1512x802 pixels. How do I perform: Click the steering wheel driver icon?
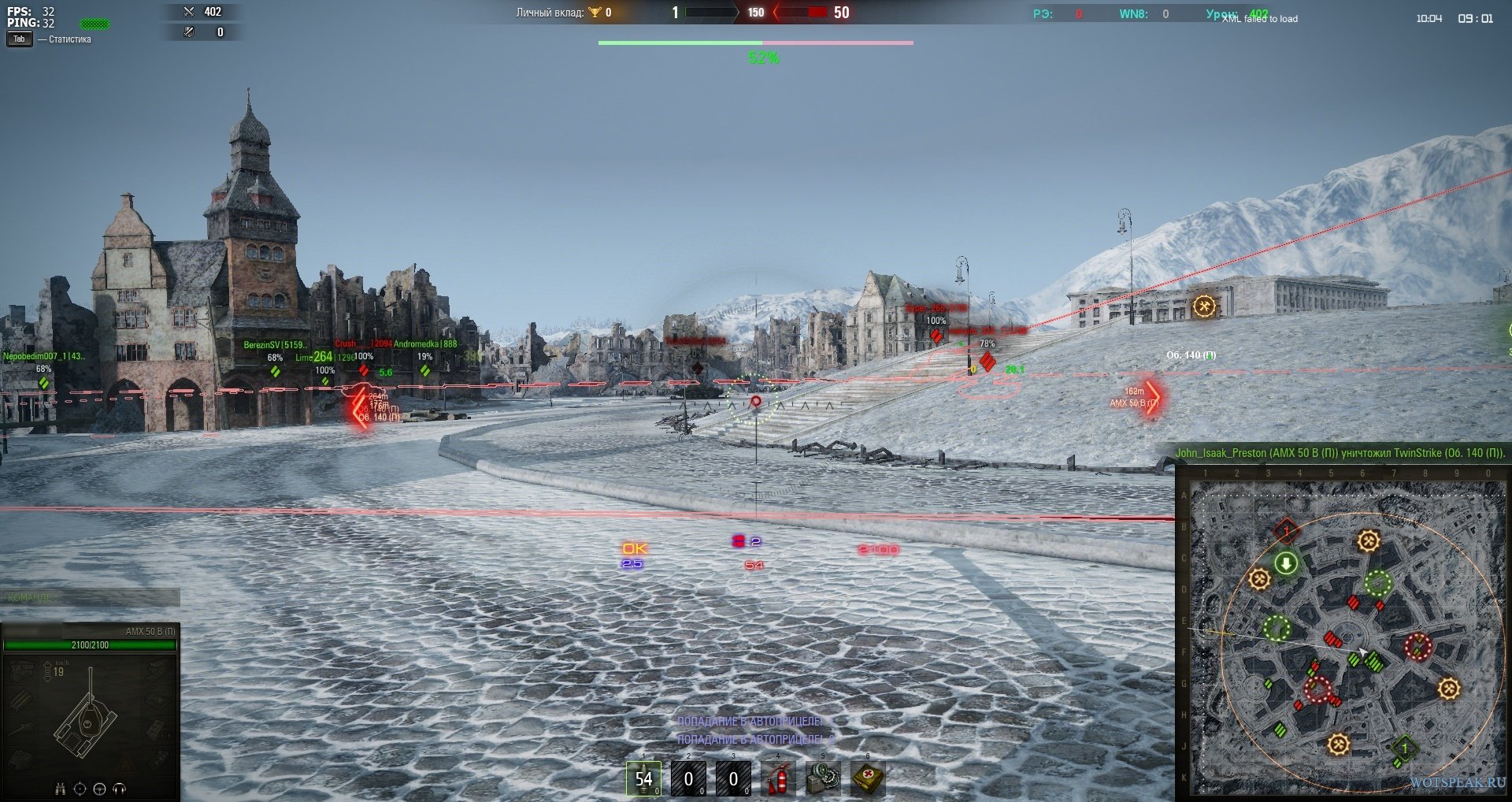click(x=99, y=789)
